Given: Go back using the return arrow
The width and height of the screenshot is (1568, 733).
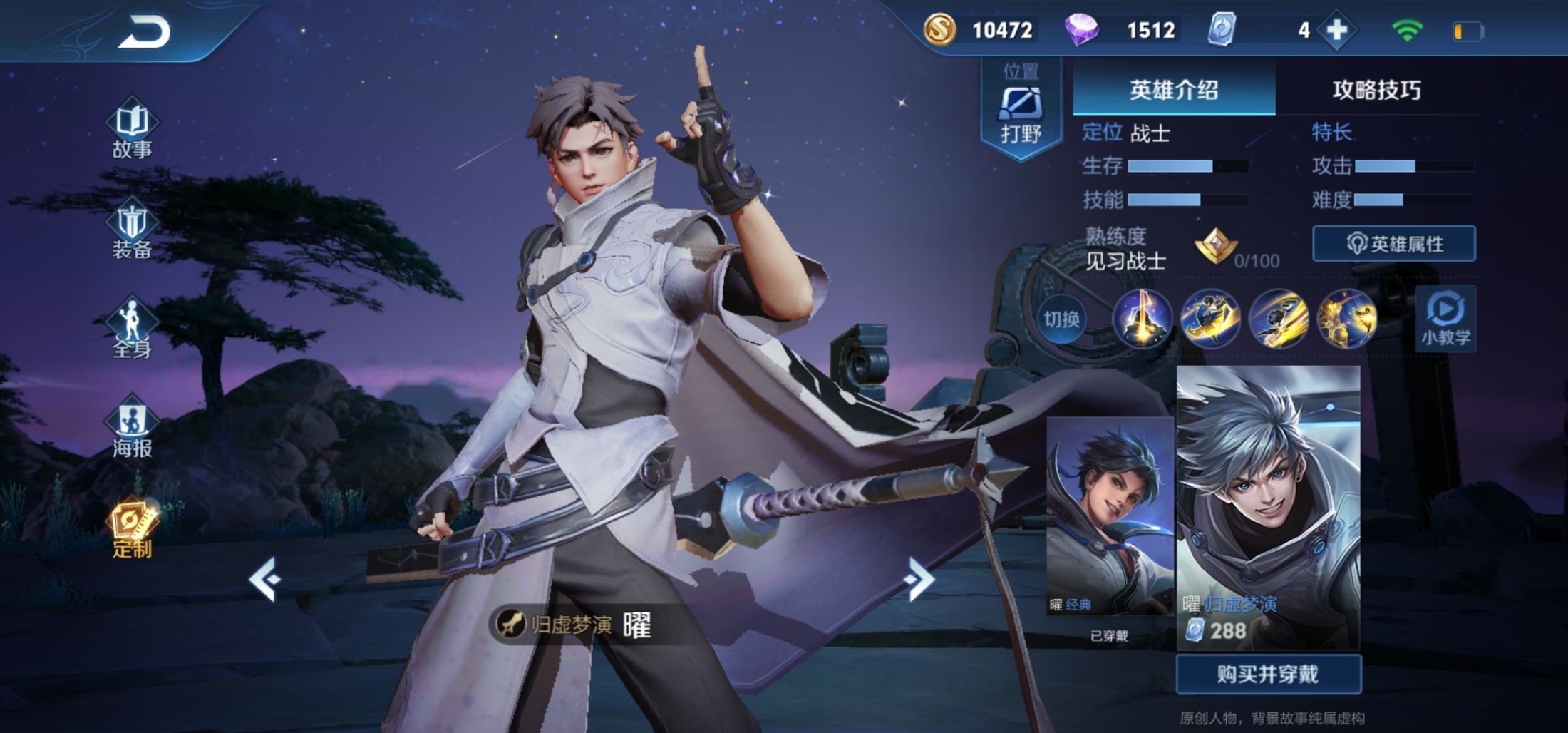Looking at the screenshot, I should (x=144, y=32).
